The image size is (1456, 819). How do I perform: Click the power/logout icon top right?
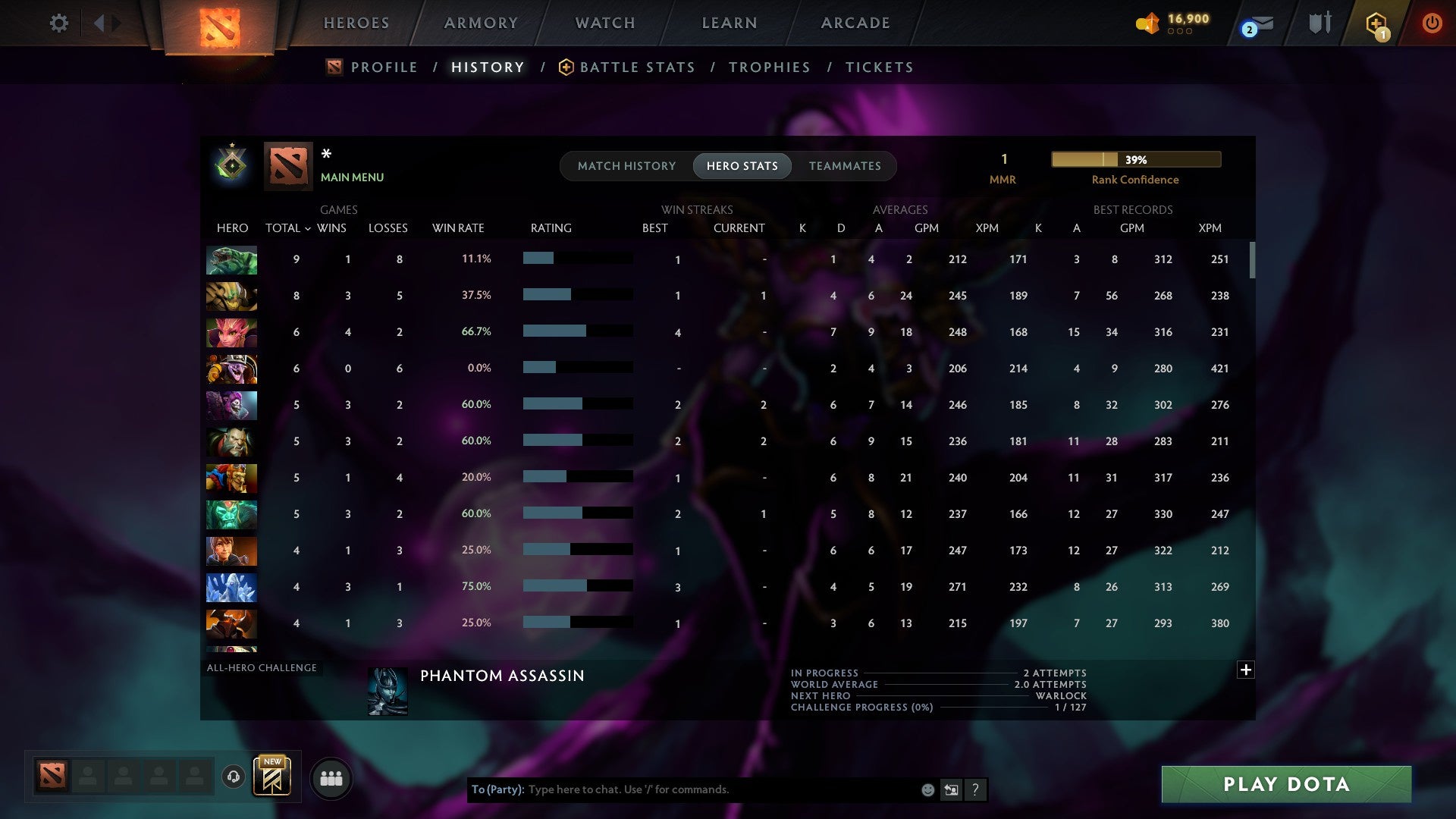[x=1432, y=23]
